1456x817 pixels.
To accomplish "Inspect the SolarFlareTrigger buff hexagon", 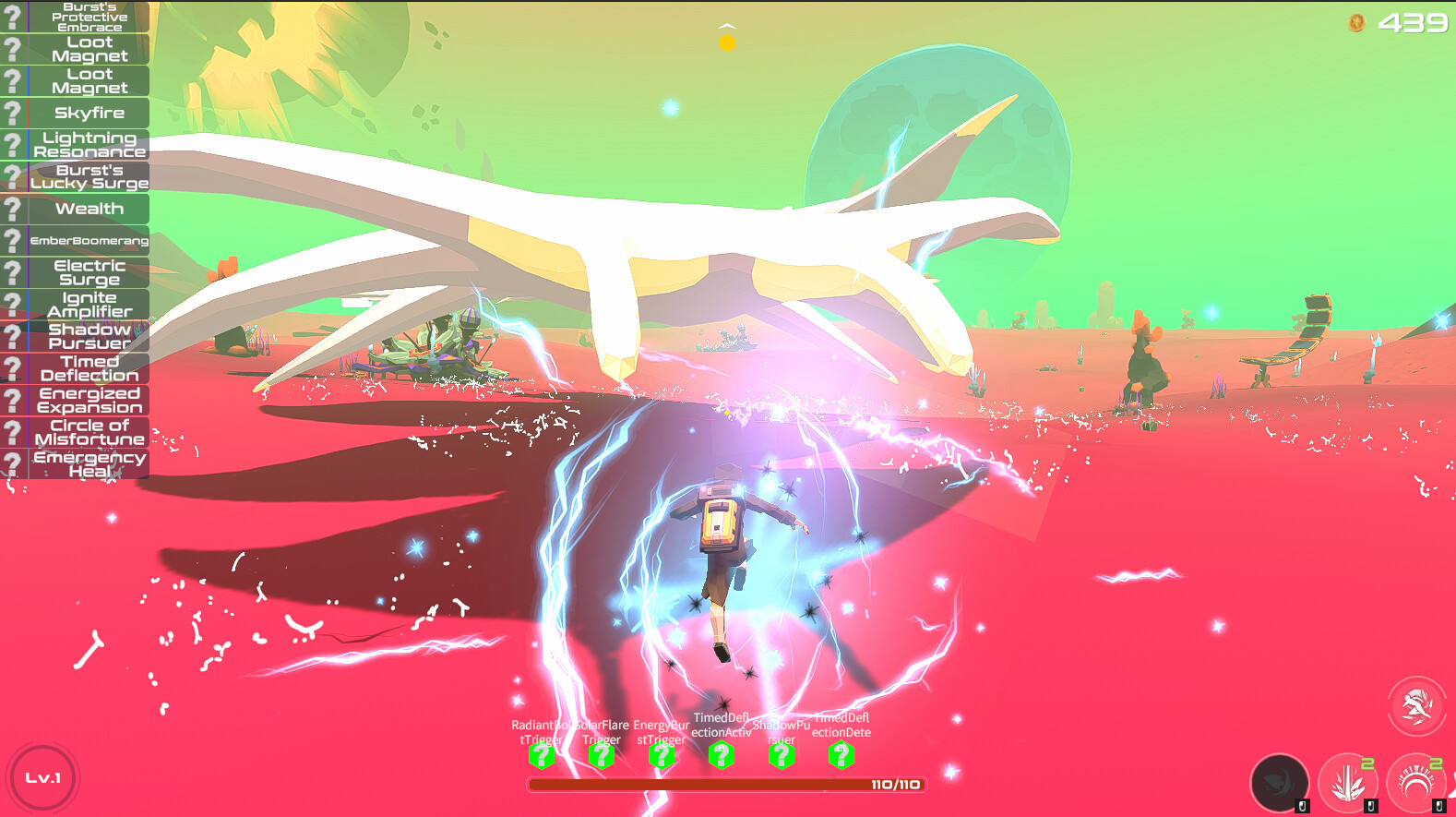I will click(603, 755).
